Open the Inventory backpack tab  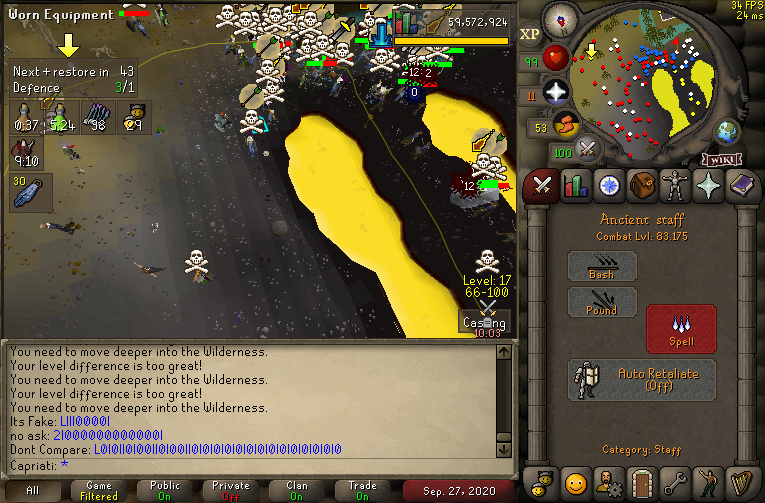click(x=641, y=186)
